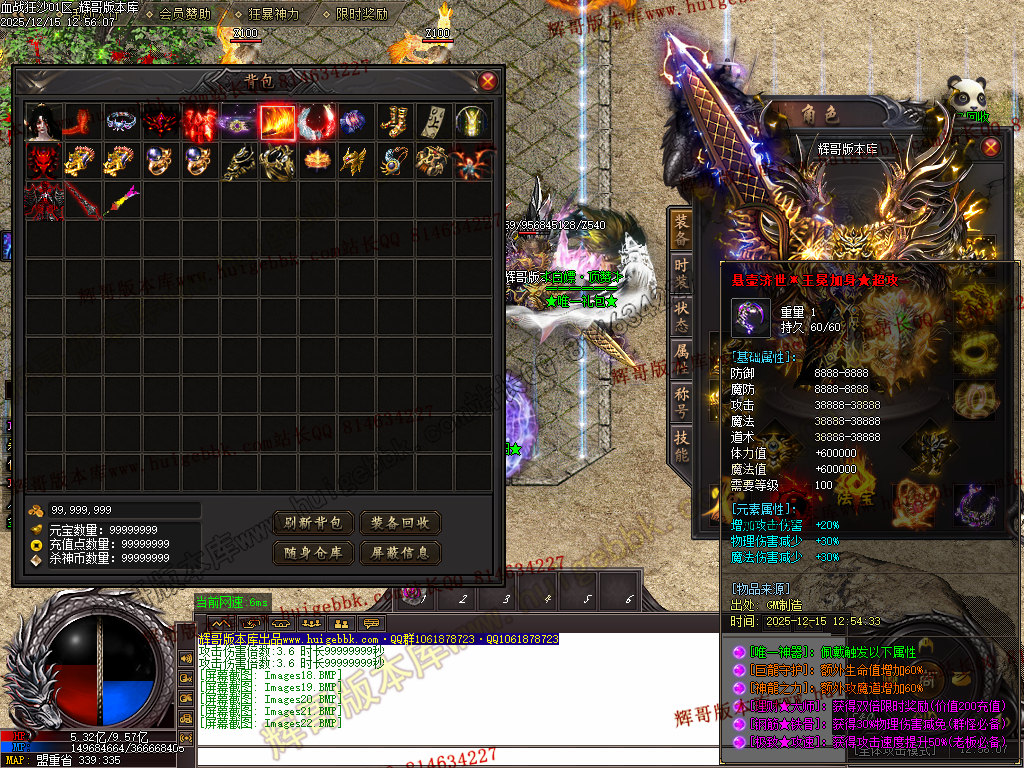Viewport: 1024px width, 768px height.
Task: Open the 会员赞助 member sponsorship menu
Action: coord(185,14)
